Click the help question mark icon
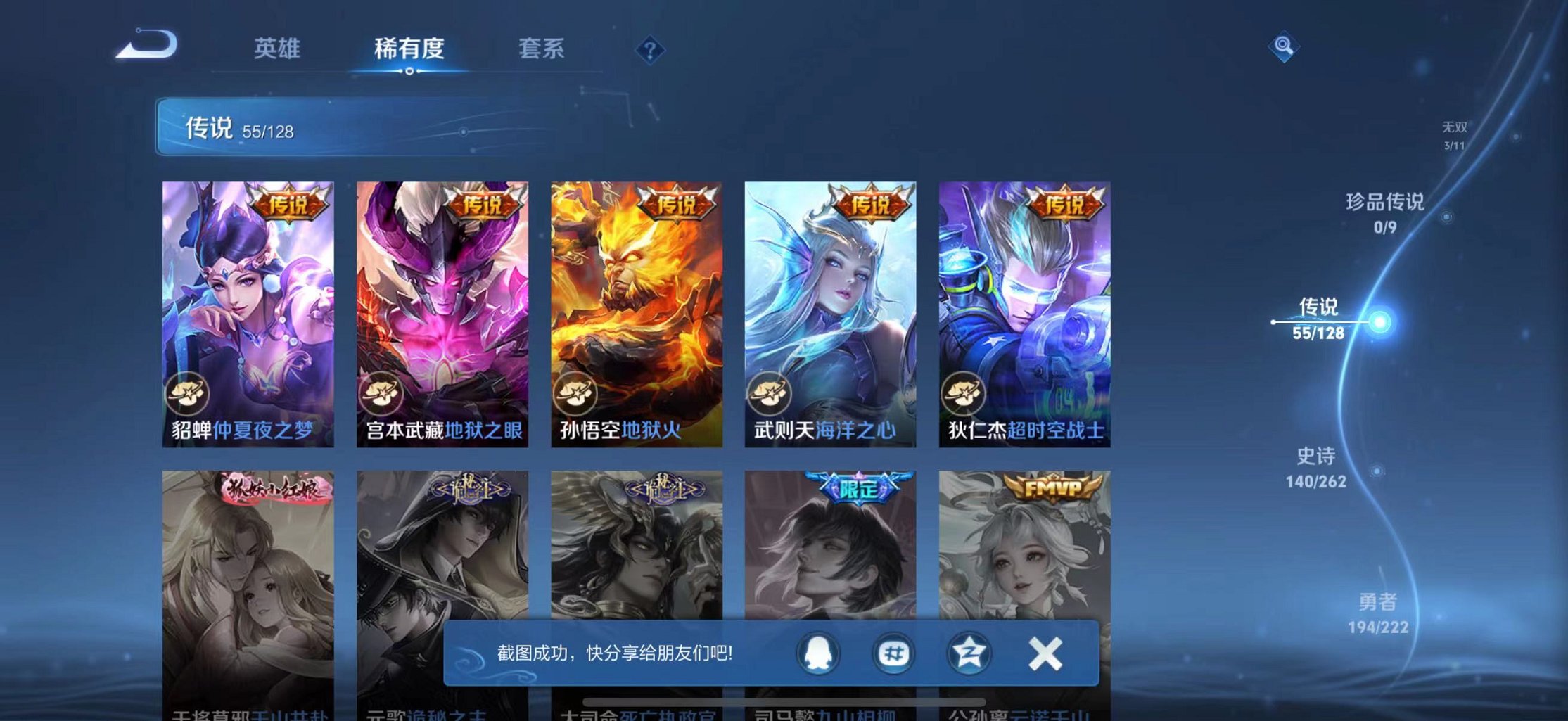This screenshot has width=1568, height=721. pyautogui.click(x=651, y=51)
